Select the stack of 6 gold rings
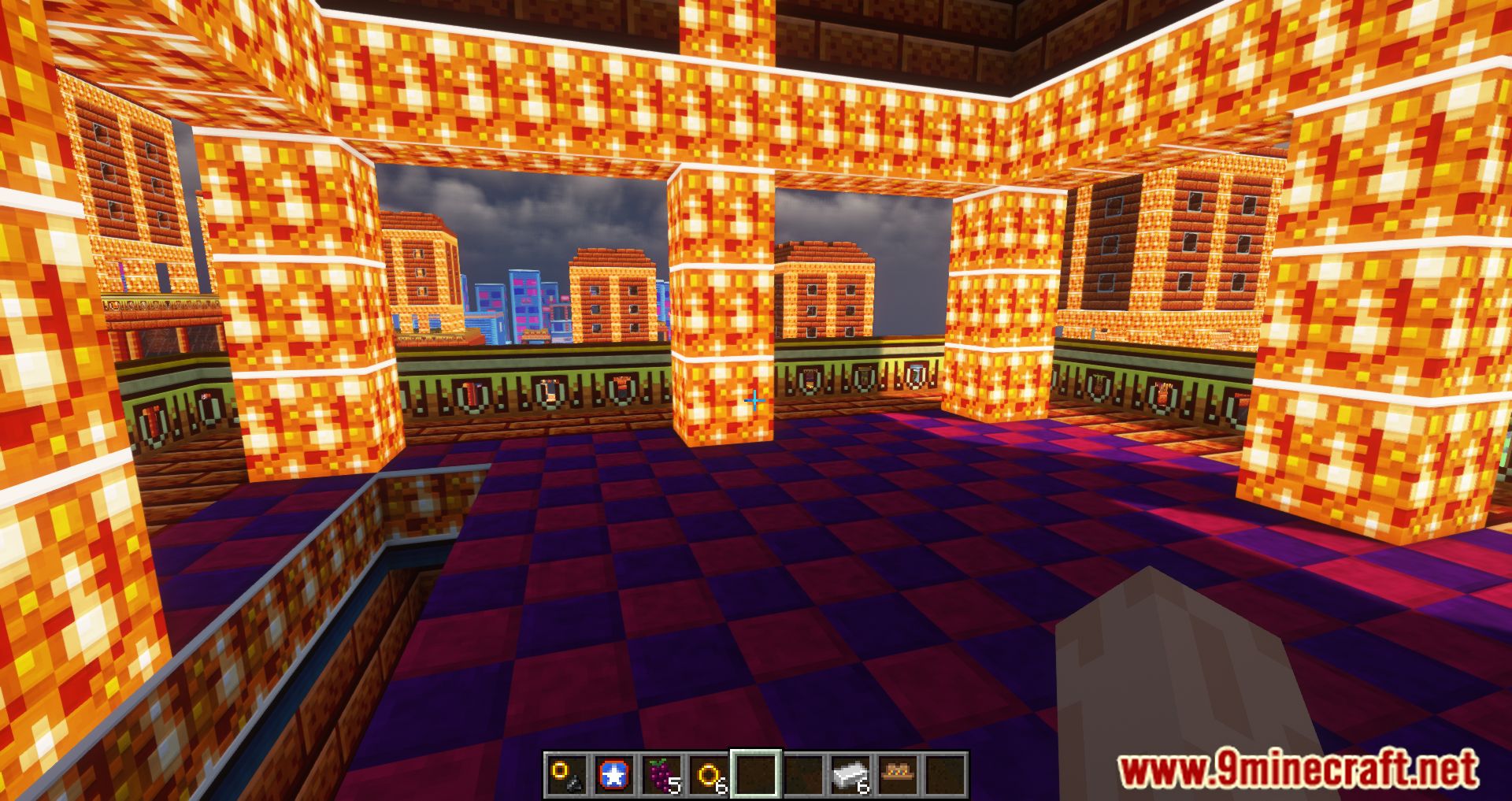Screen dimensions: 1512x801 click(x=710, y=776)
